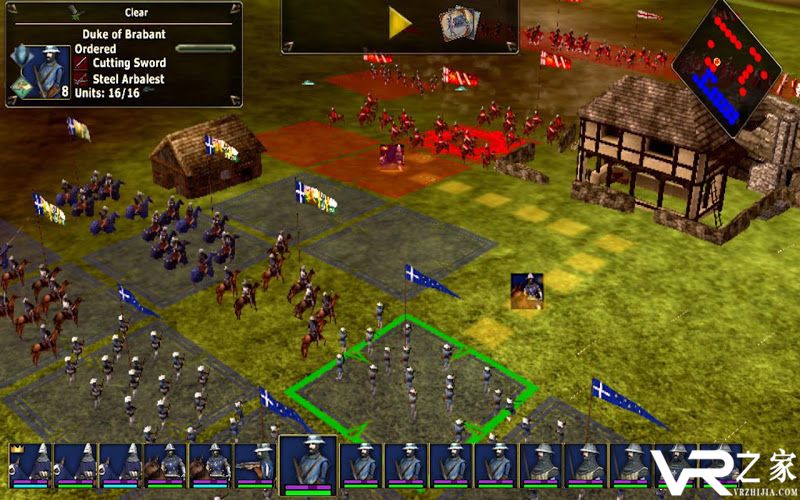This screenshot has height=500, width=800.
Task: Click the yellow arrow to advance the turn
Action: [x=401, y=24]
